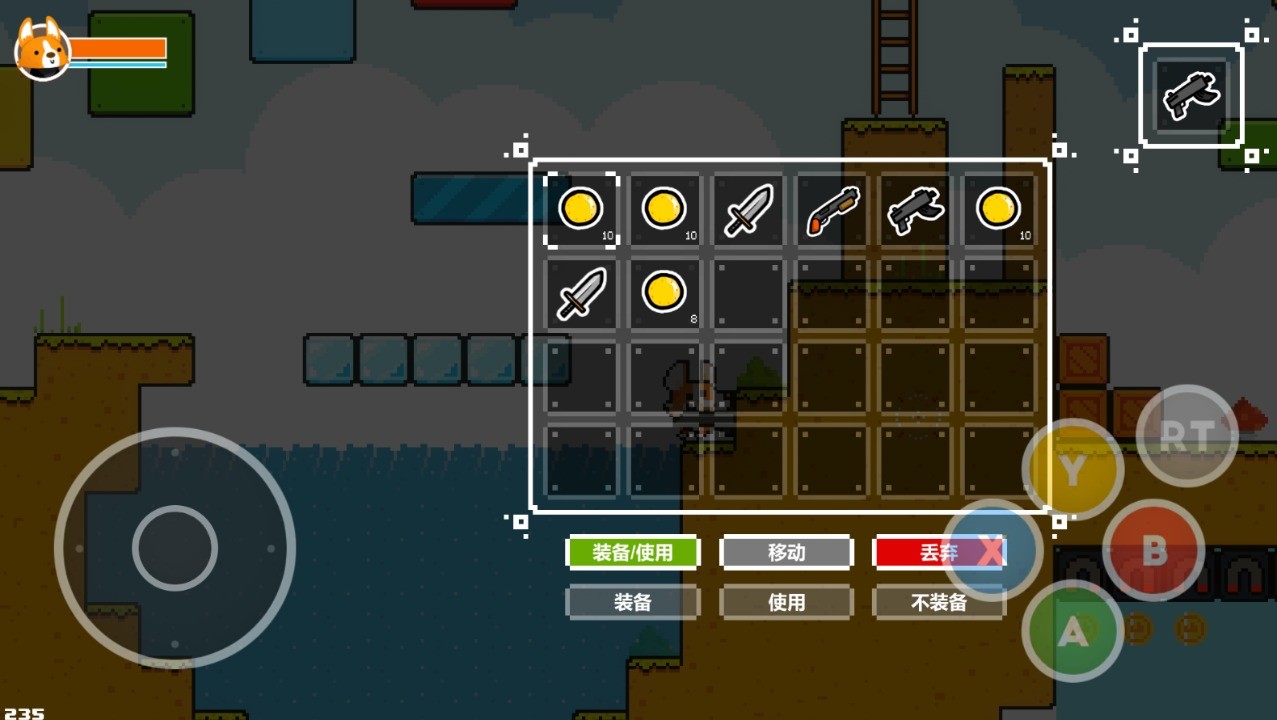The width and height of the screenshot is (1277, 720).
Task: Select the orange-stocked shotgun in the inventory
Action: click(x=833, y=210)
